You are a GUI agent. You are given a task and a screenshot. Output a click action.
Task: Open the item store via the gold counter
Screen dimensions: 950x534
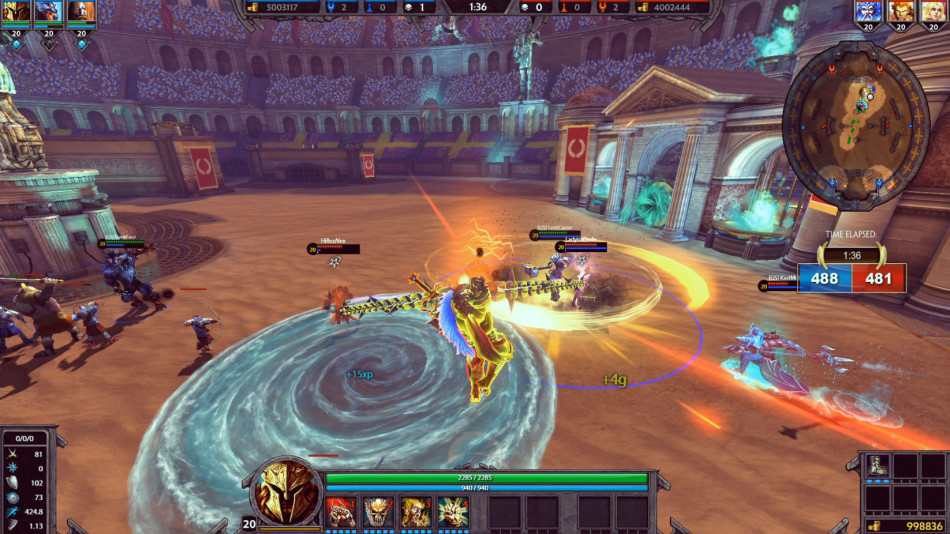pos(903,526)
